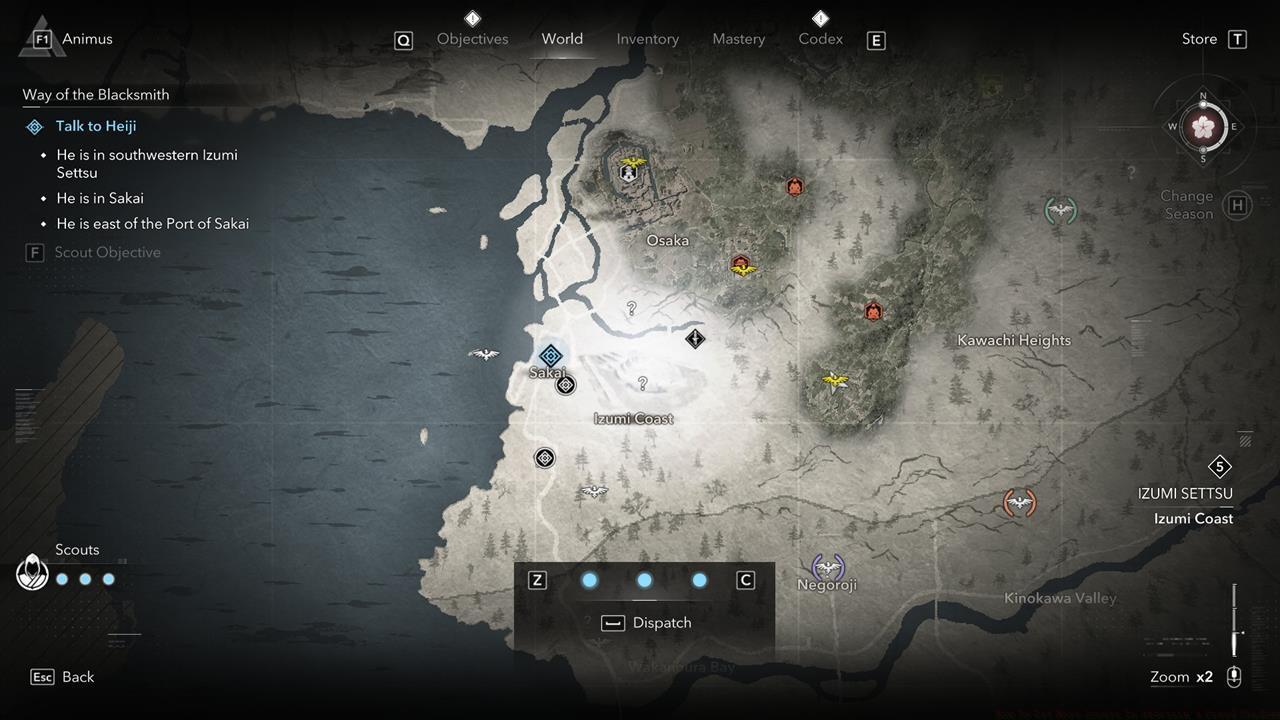Select the World tab
The height and width of the screenshot is (720, 1280).
[x=562, y=39]
